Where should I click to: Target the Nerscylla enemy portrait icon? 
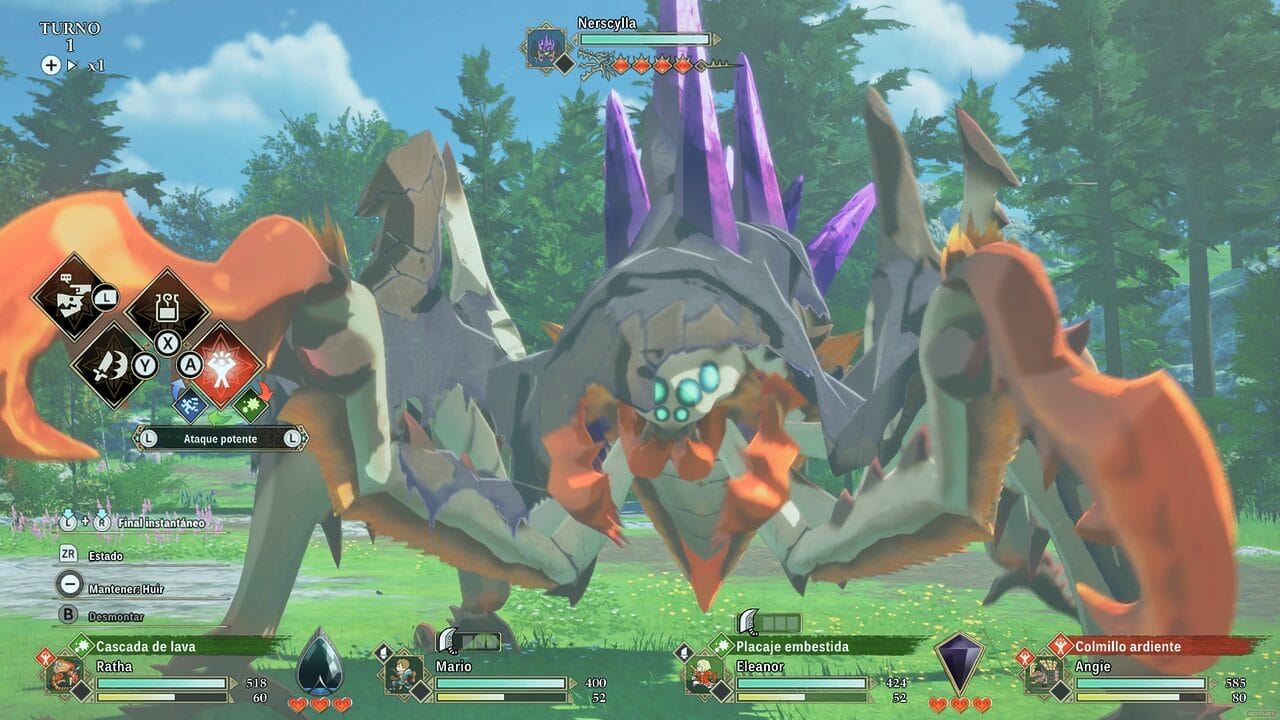point(547,47)
